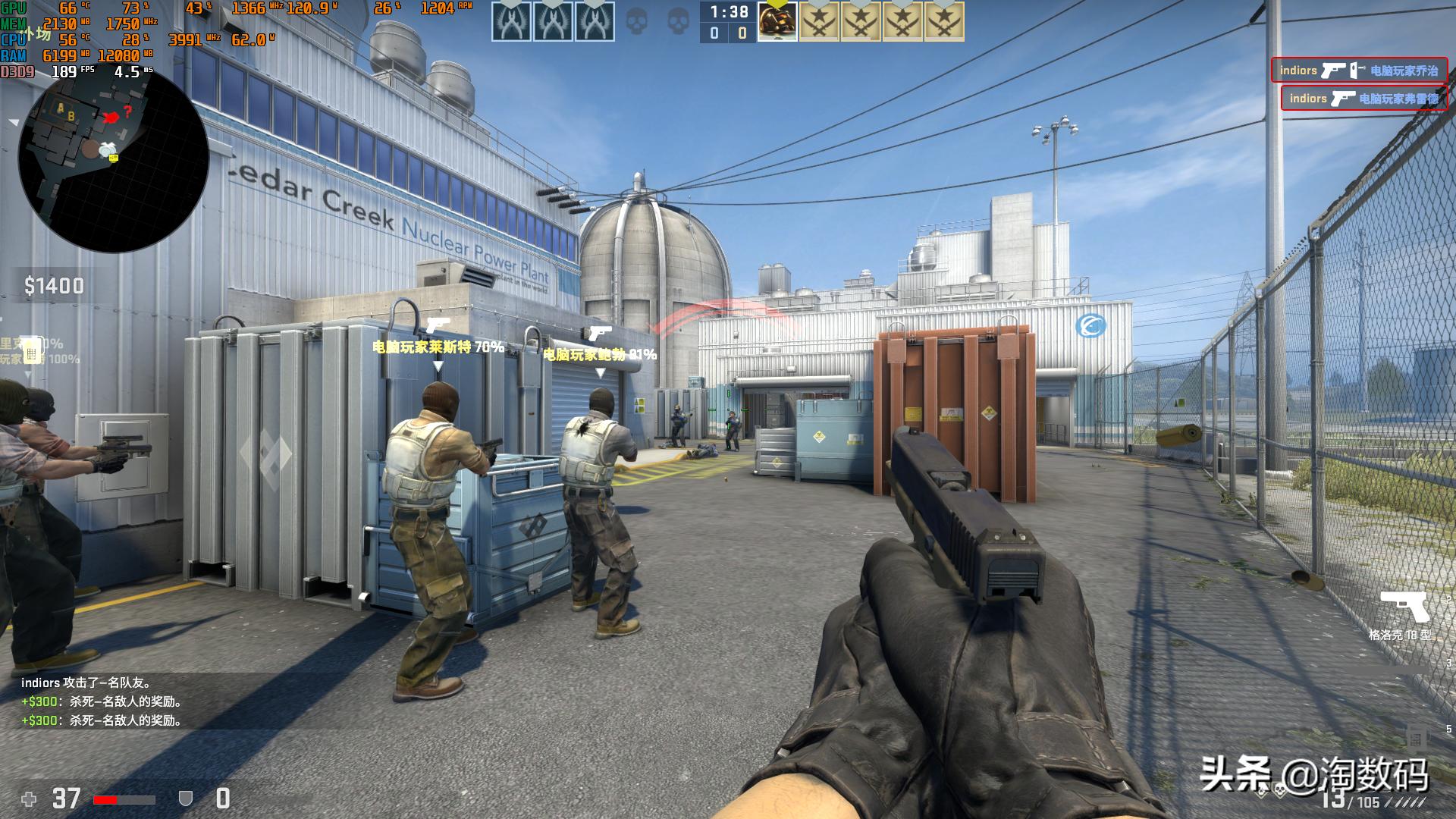Select the Glock-18 weapon icon
1456x819 pixels.
click(1404, 607)
